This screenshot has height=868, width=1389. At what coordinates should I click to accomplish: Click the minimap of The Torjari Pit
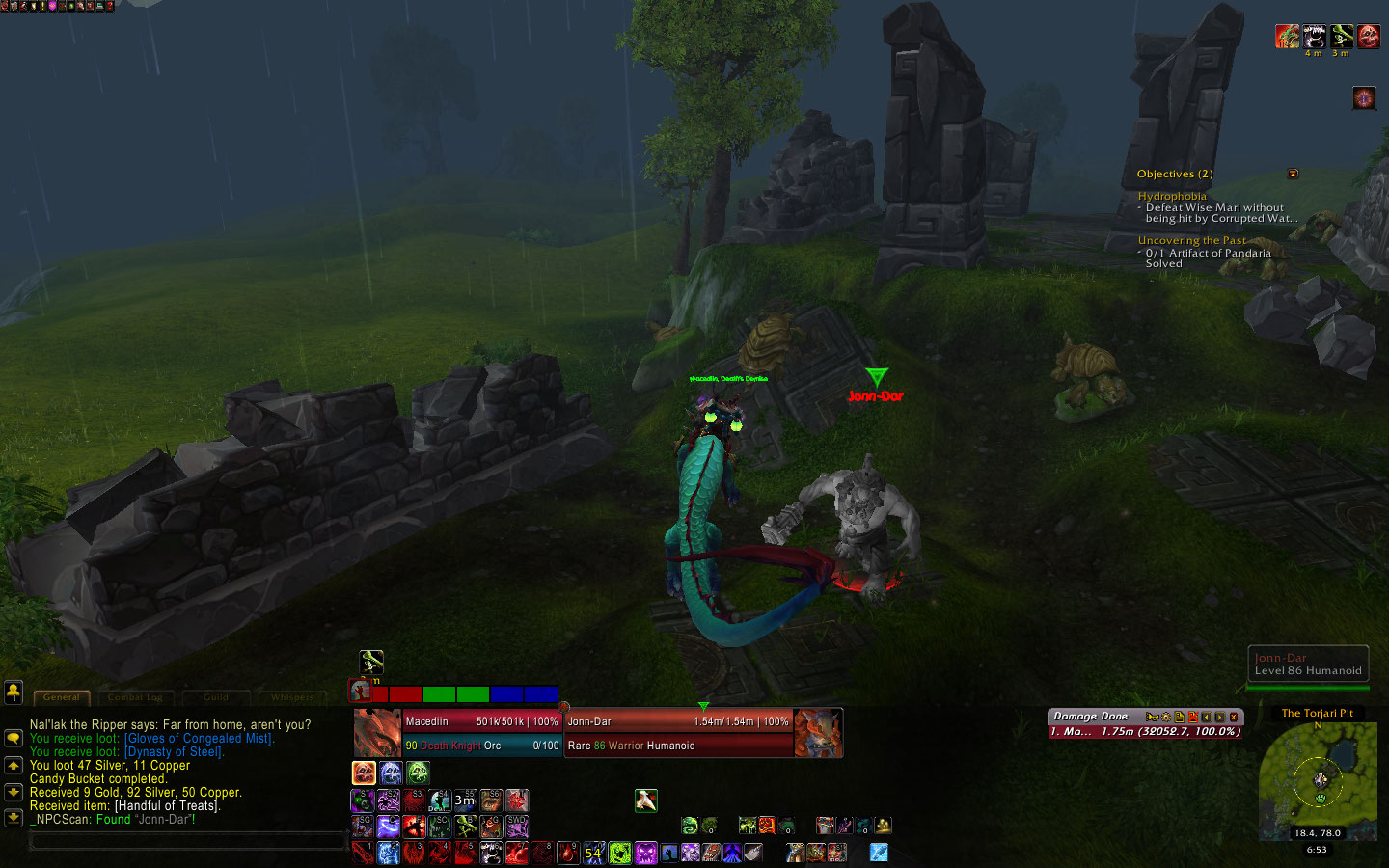(x=1318, y=778)
